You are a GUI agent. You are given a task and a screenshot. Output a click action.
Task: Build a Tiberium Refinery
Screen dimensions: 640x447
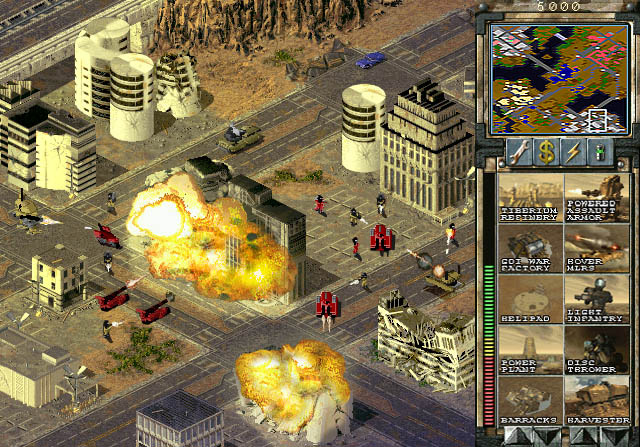tap(530, 198)
